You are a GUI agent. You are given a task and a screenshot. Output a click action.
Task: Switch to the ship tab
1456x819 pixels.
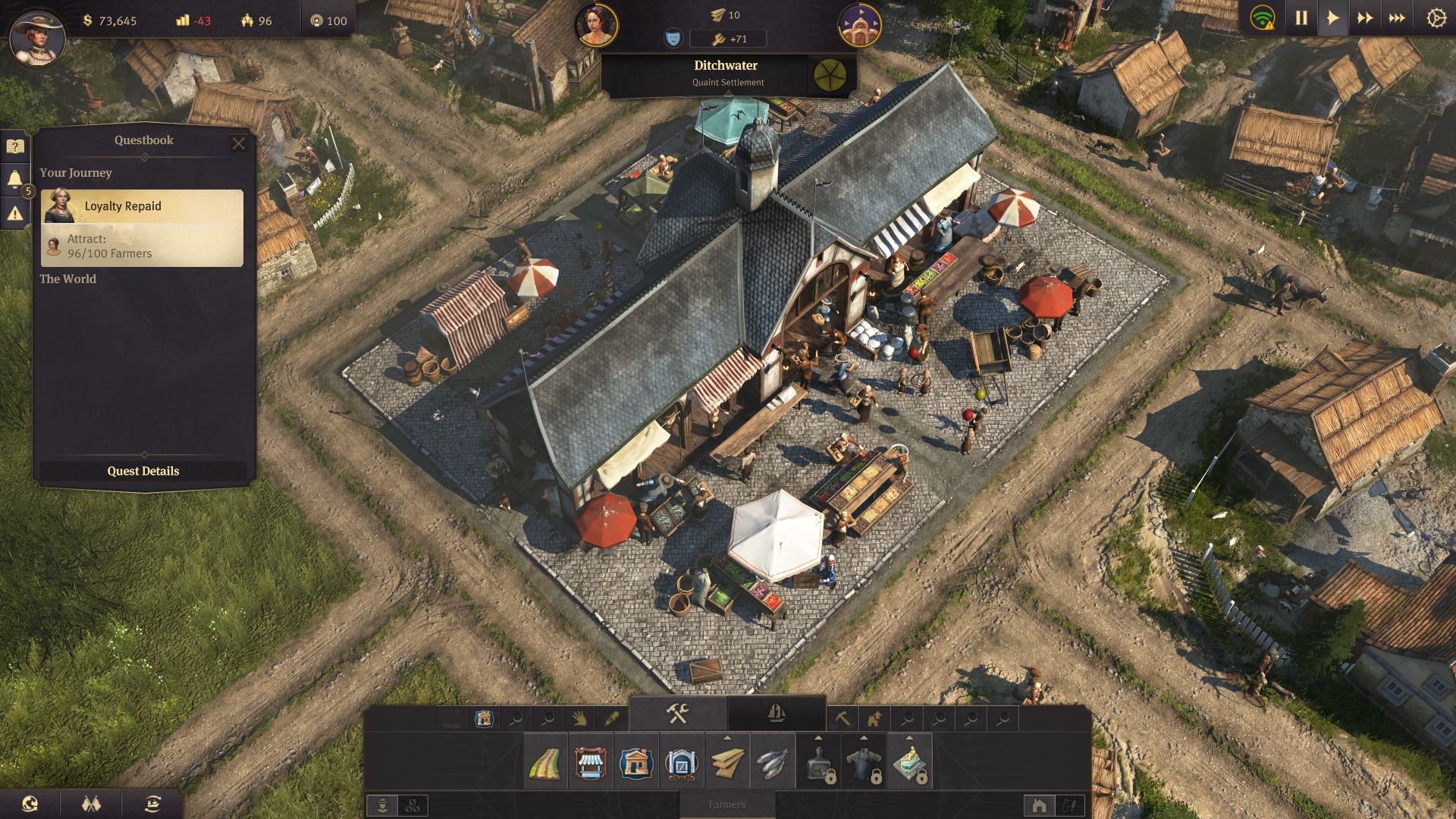(x=776, y=714)
